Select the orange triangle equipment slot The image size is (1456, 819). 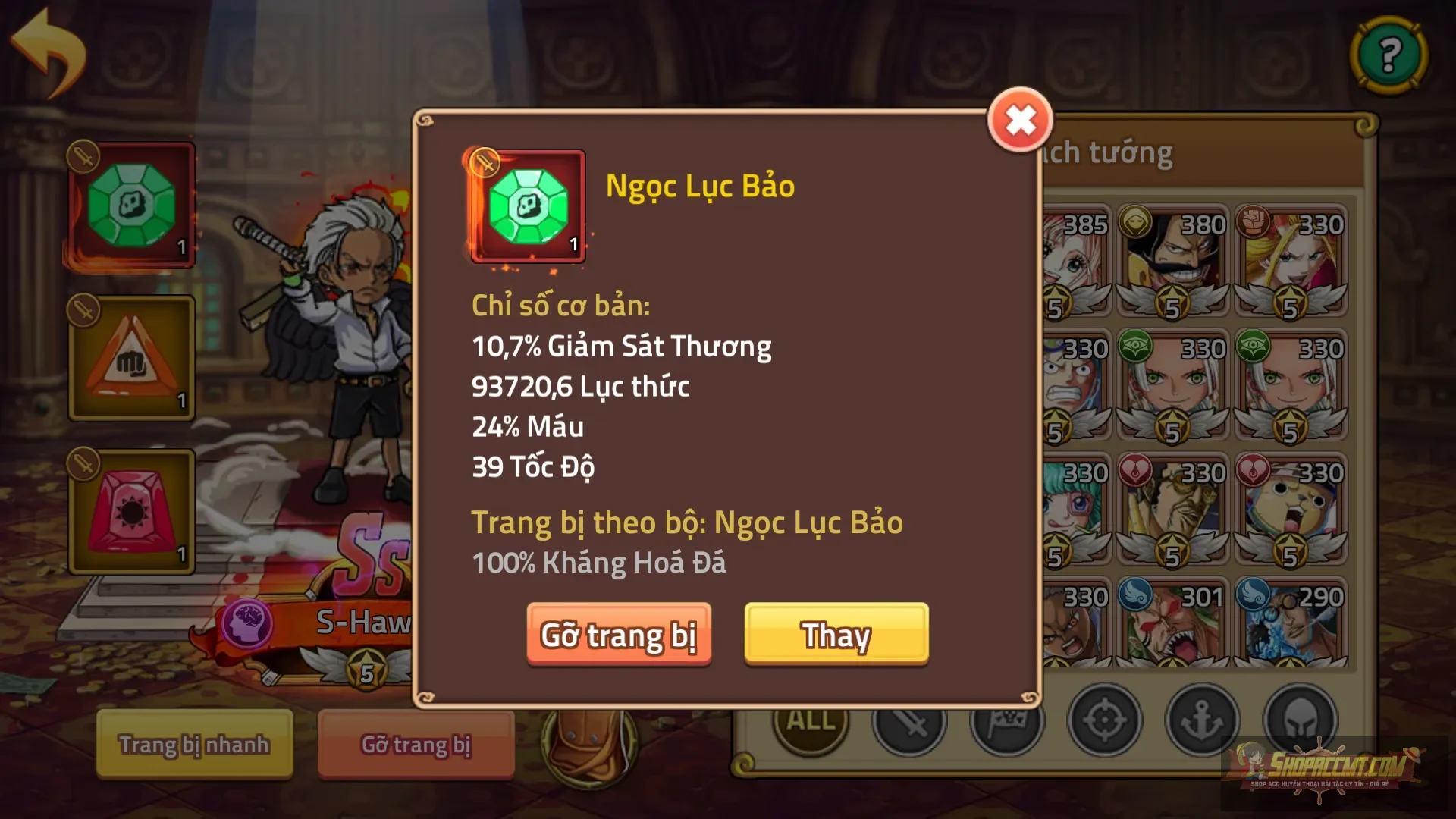tap(130, 356)
